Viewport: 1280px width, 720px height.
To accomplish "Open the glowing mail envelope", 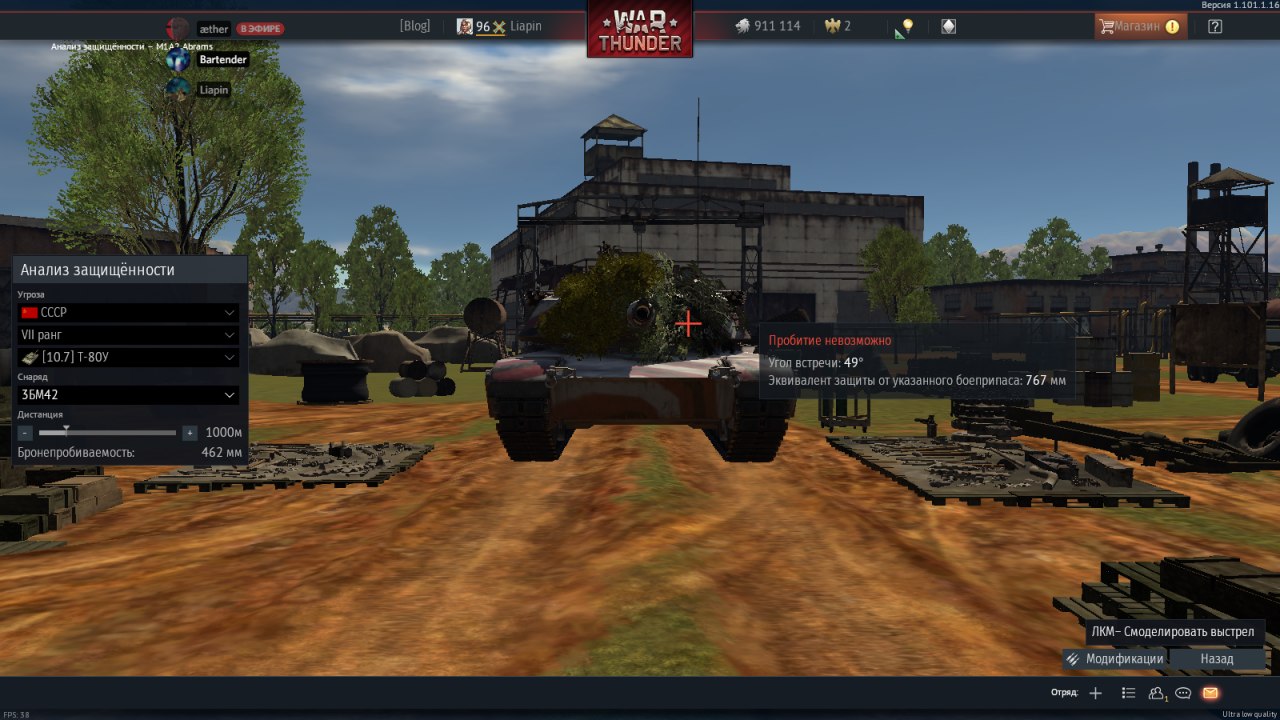I will [x=1210, y=693].
